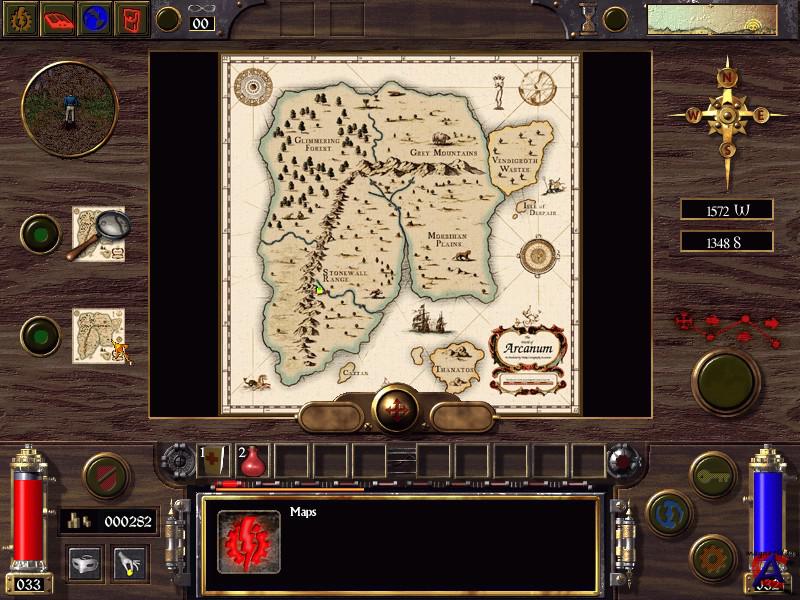Click the red waypoint path icons

pyautogui.click(x=727, y=322)
